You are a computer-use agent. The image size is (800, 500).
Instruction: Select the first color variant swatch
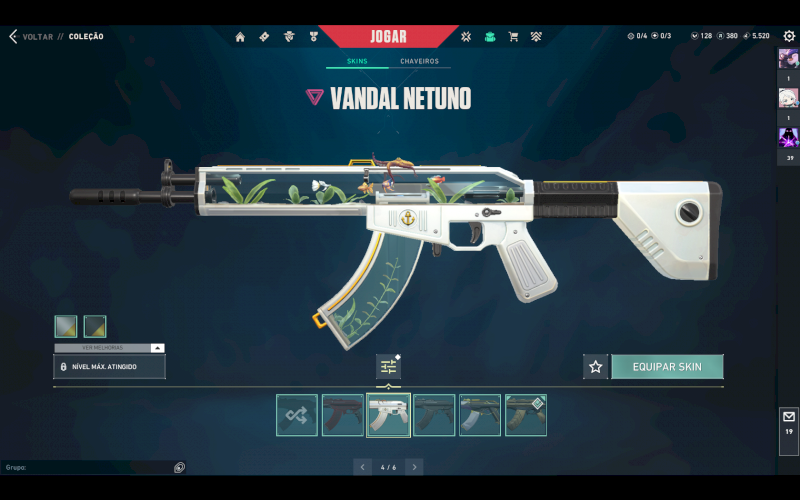[66, 326]
